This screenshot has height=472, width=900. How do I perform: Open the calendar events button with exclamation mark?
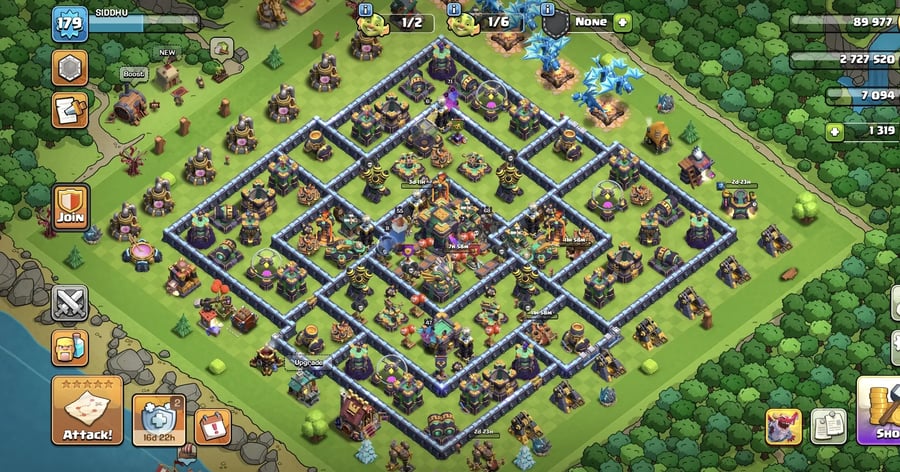coord(212,425)
